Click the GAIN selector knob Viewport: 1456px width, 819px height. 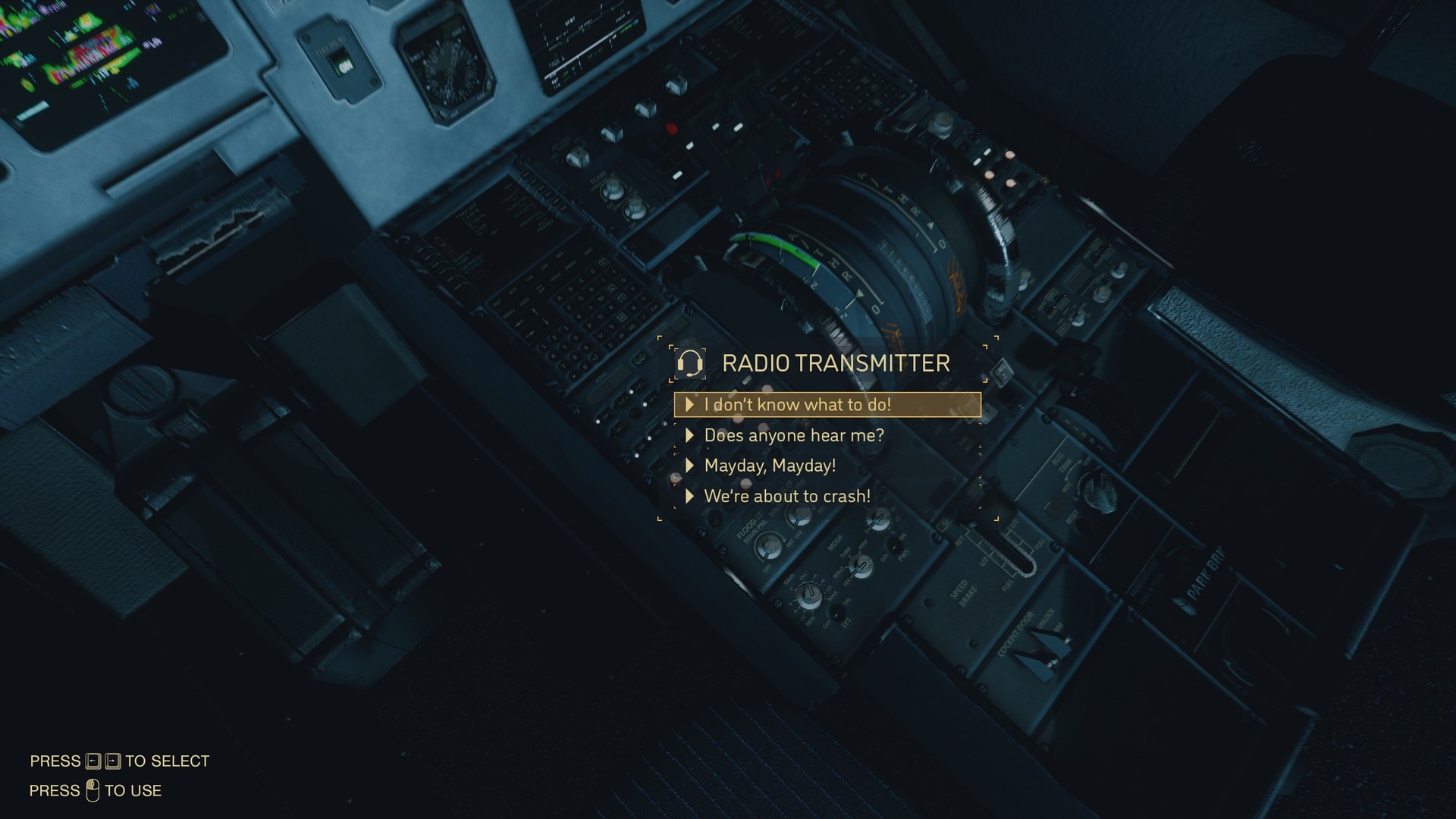[x=809, y=594]
